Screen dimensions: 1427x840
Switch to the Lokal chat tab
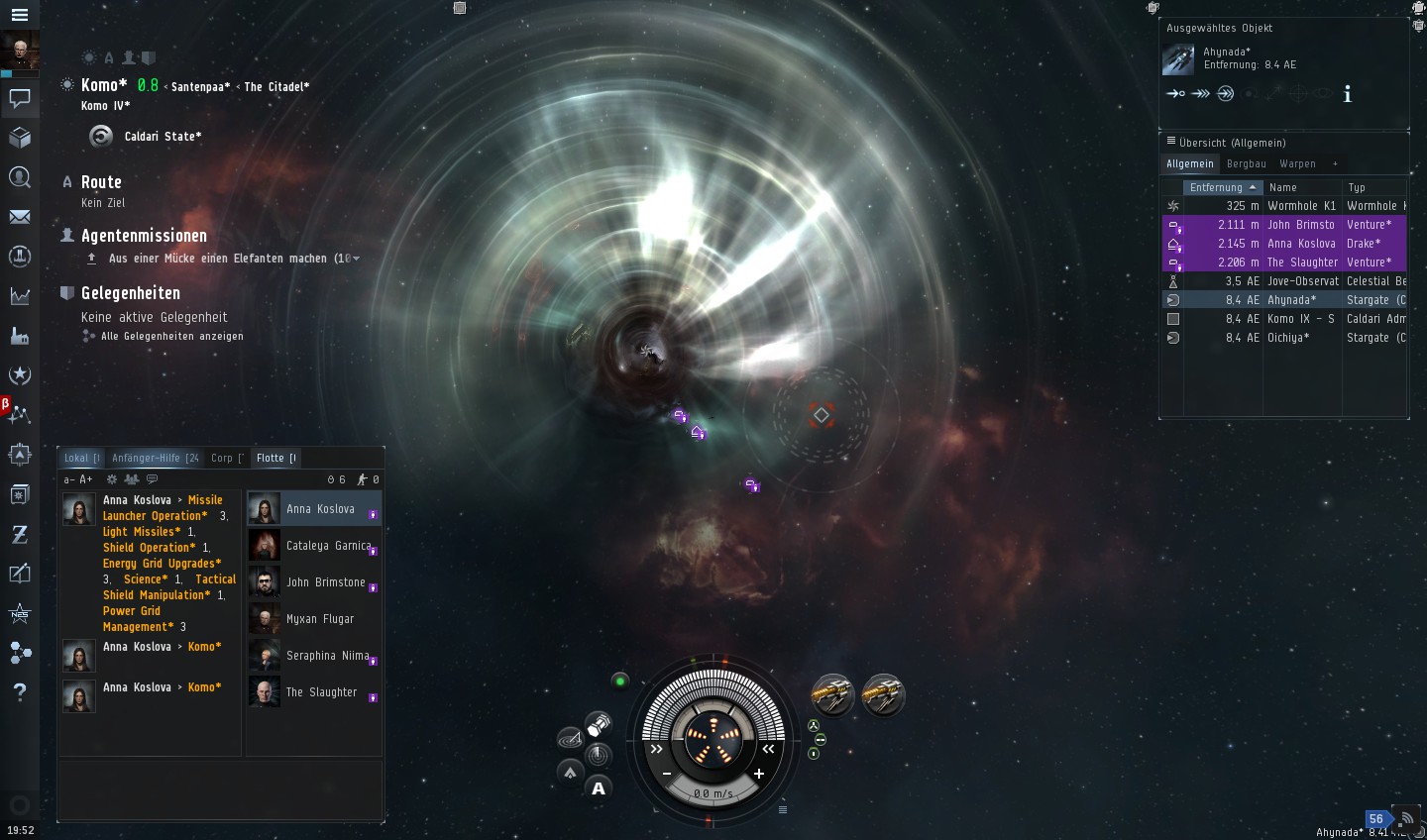tap(81, 458)
